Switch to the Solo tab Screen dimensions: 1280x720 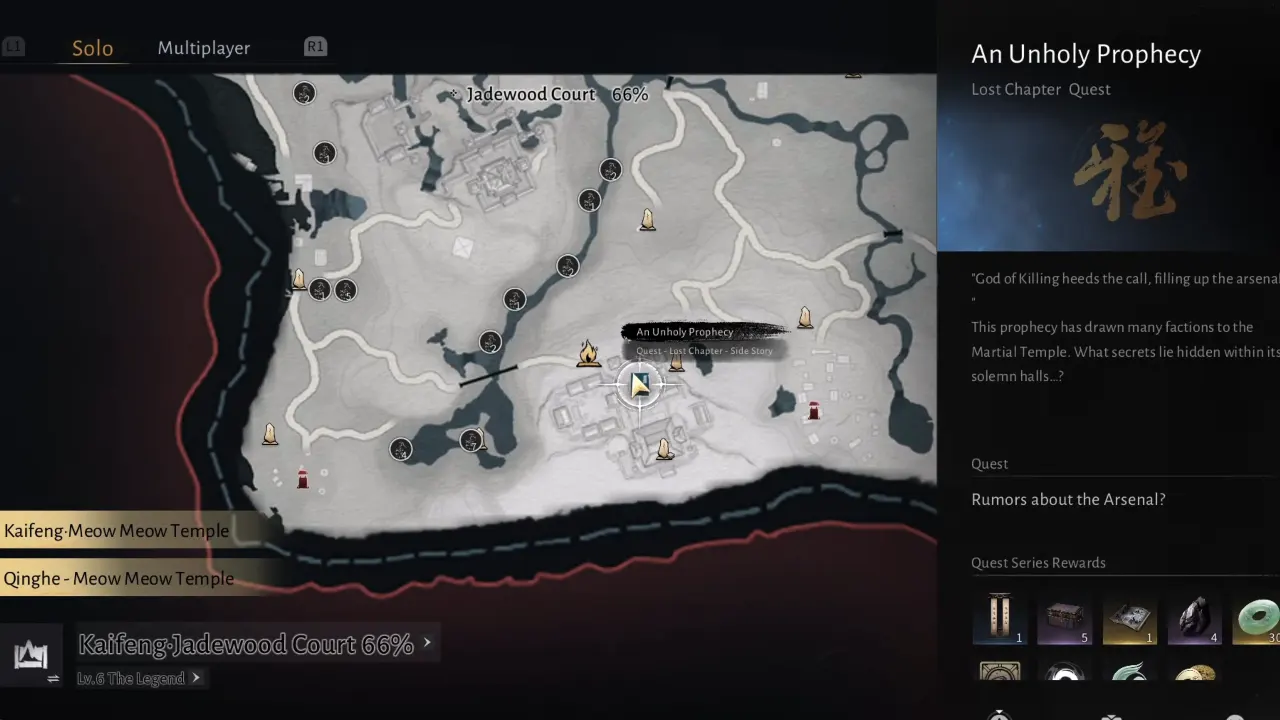92,47
